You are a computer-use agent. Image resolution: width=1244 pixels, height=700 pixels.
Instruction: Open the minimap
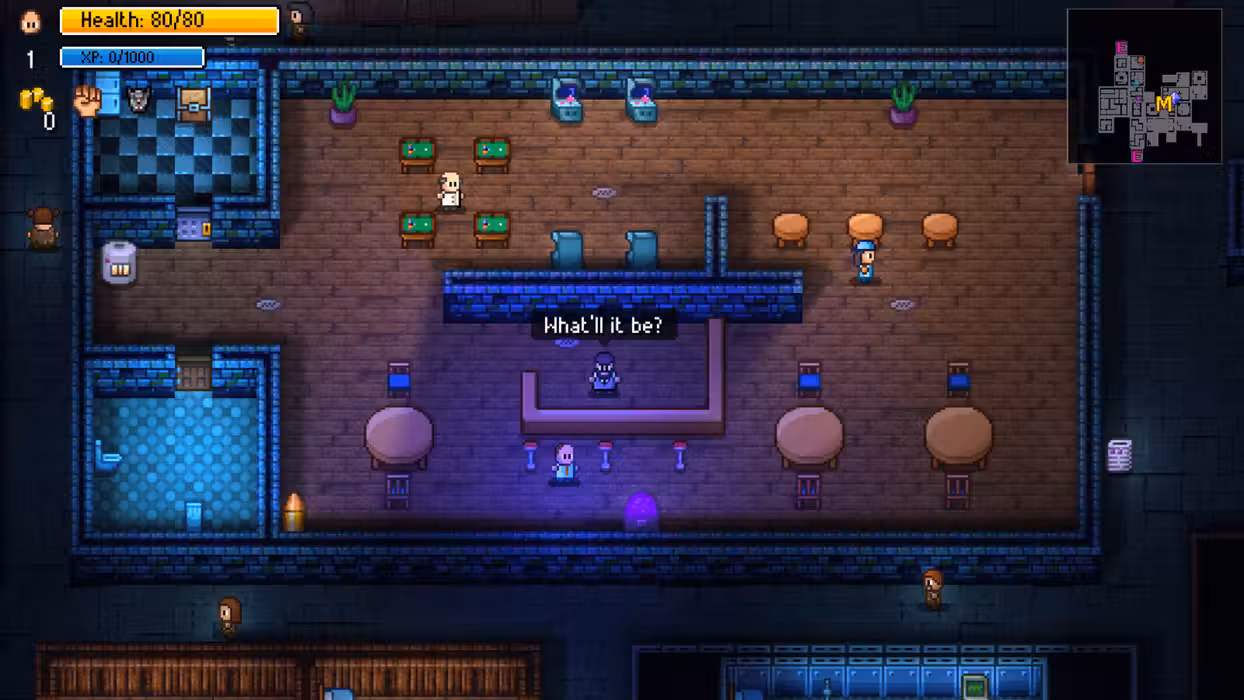point(1144,86)
